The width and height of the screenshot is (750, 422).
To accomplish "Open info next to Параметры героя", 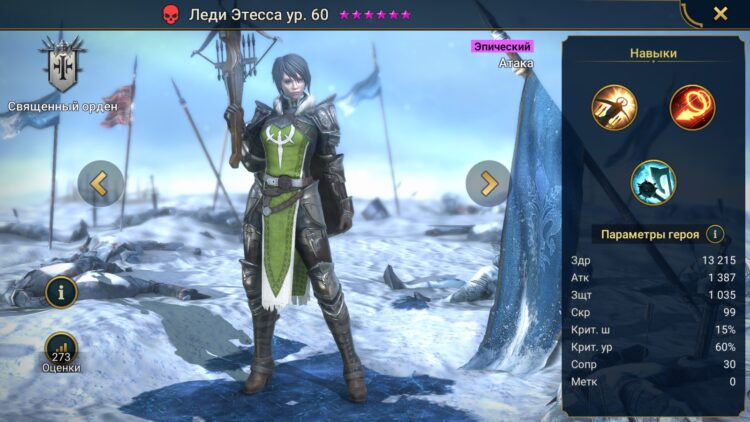I will [x=714, y=234].
